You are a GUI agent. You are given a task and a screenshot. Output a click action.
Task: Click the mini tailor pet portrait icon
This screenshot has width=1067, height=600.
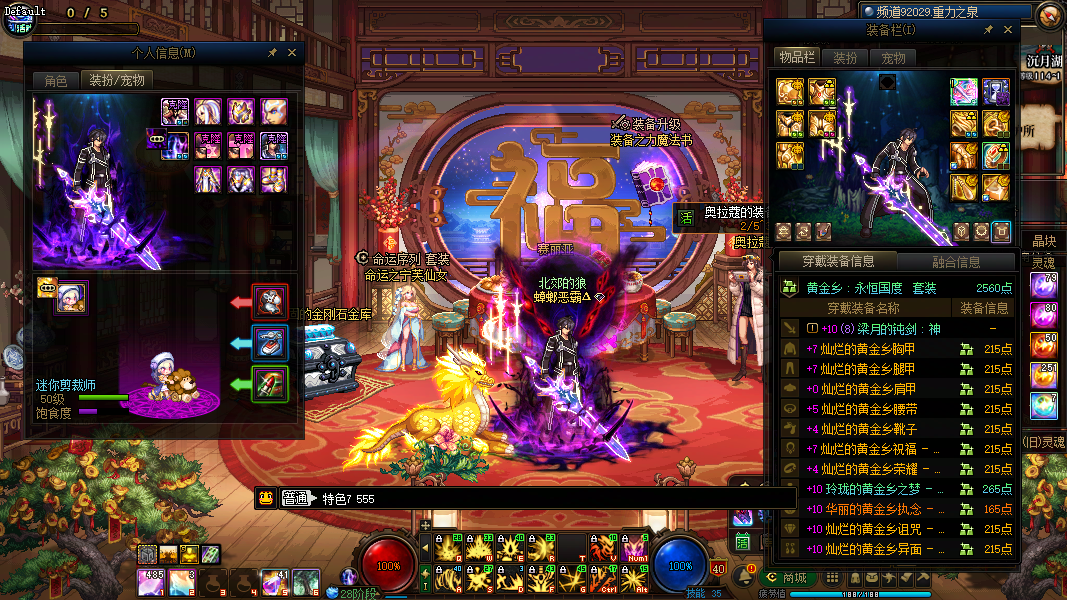pyautogui.click(x=71, y=297)
